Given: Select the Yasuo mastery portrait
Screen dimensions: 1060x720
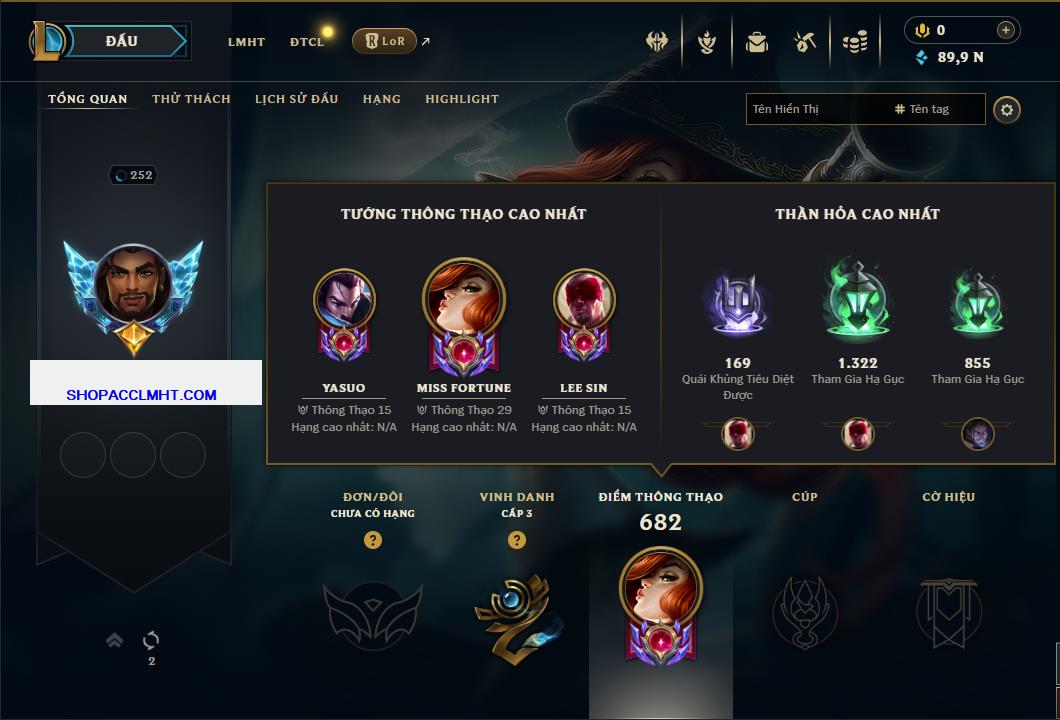Looking at the screenshot, I should click(344, 300).
